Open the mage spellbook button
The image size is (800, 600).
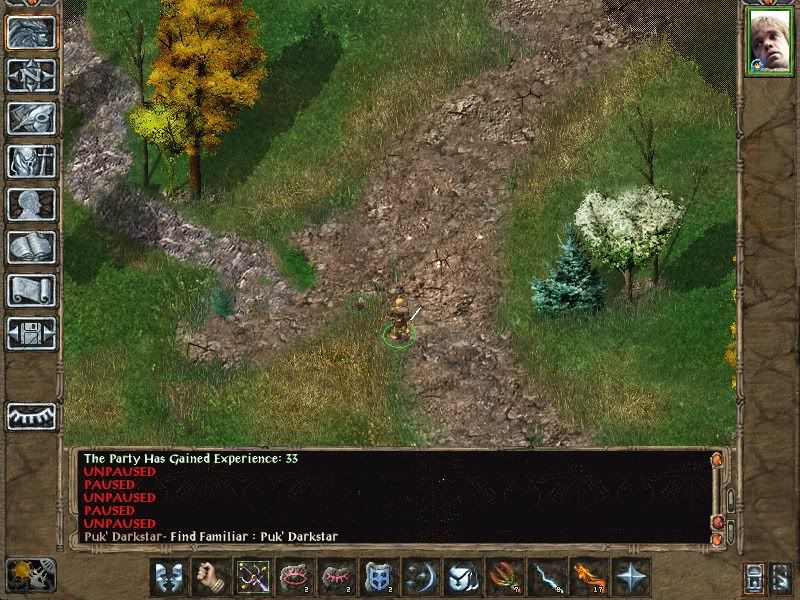tap(31, 247)
